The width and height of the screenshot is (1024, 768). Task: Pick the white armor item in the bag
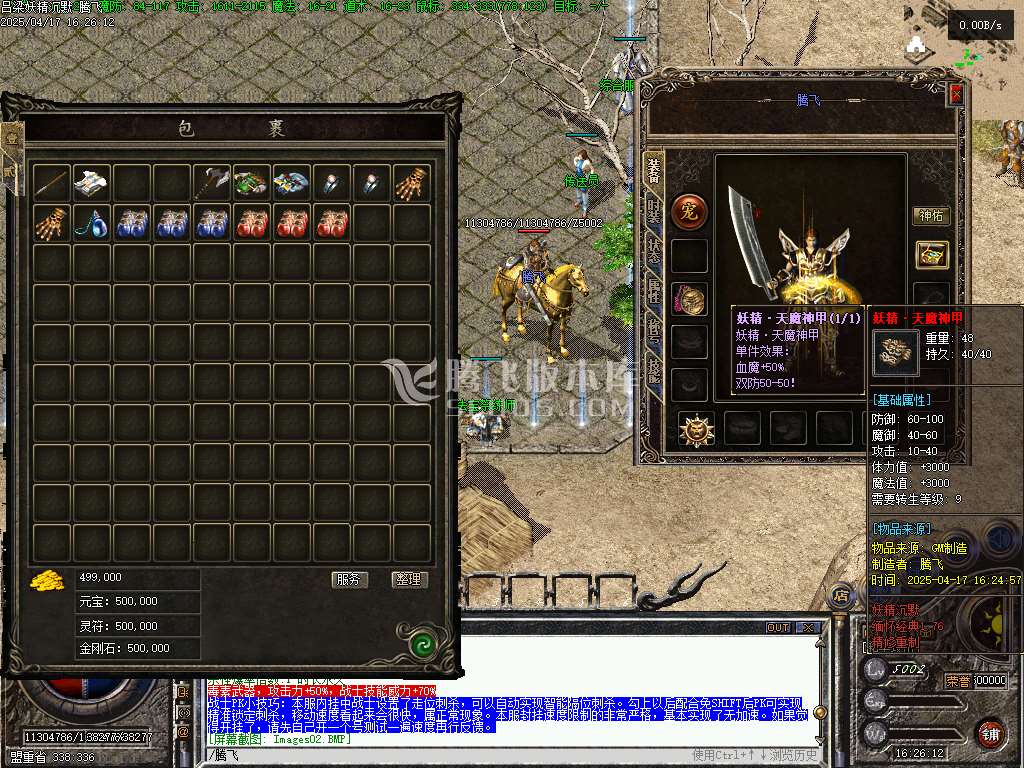pyautogui.click(x=92, y=183)
